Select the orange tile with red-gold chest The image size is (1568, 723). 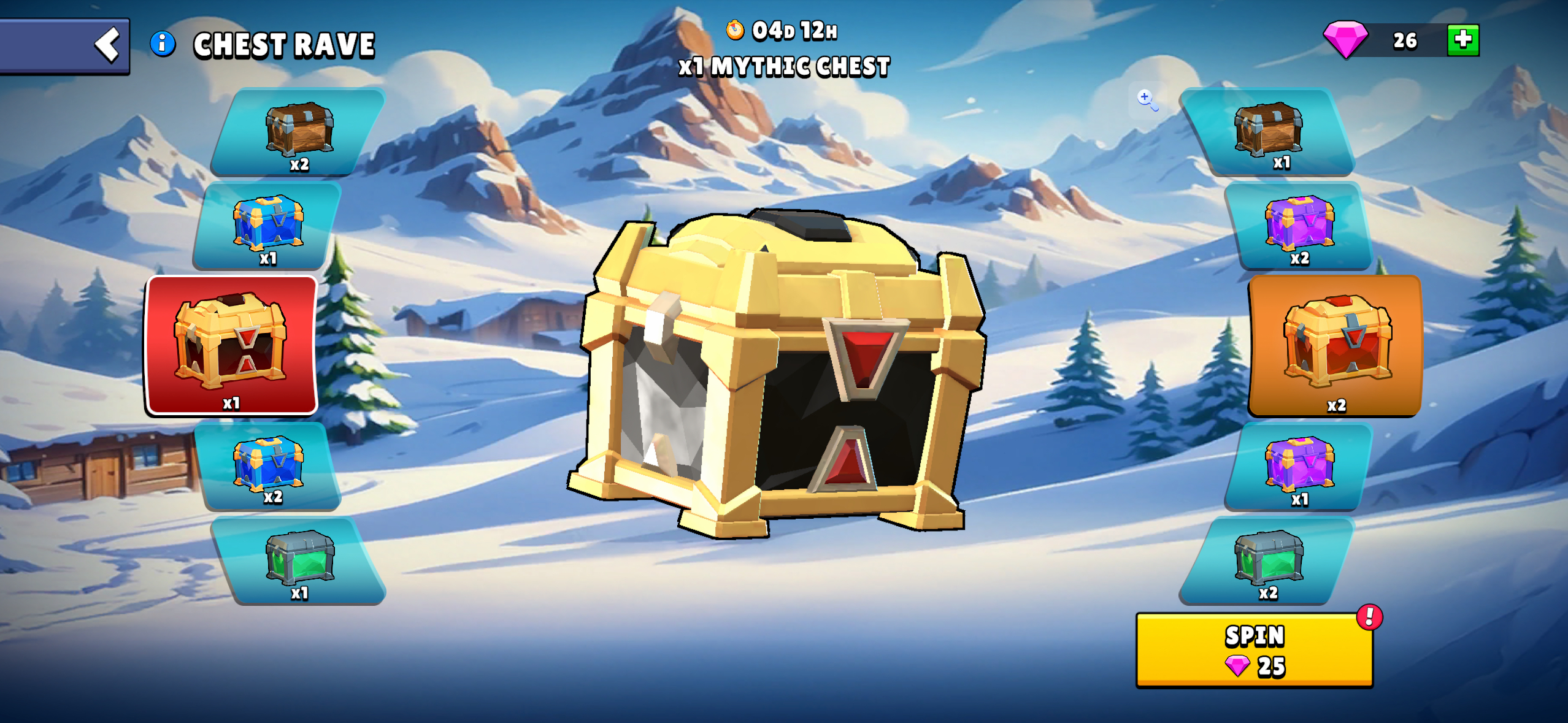(1335, 345)
